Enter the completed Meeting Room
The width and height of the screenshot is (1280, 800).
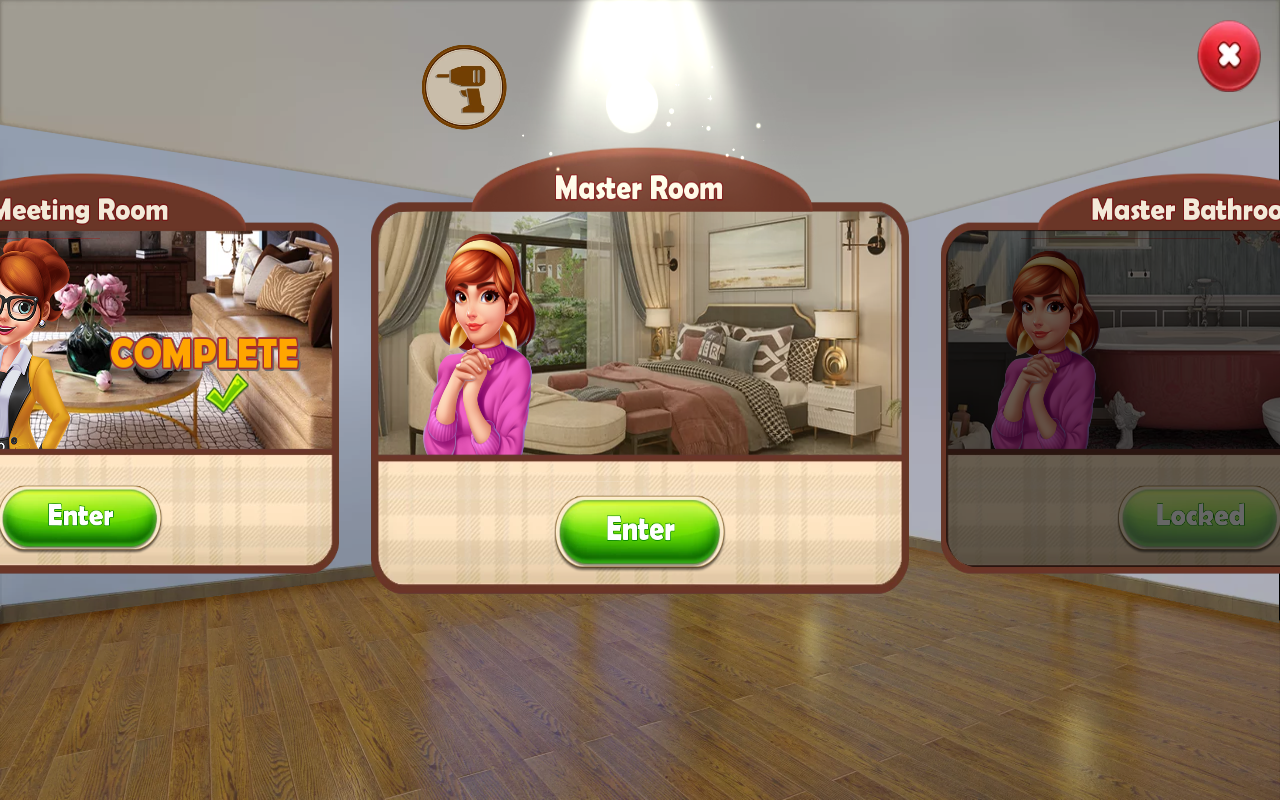[80, 516]
